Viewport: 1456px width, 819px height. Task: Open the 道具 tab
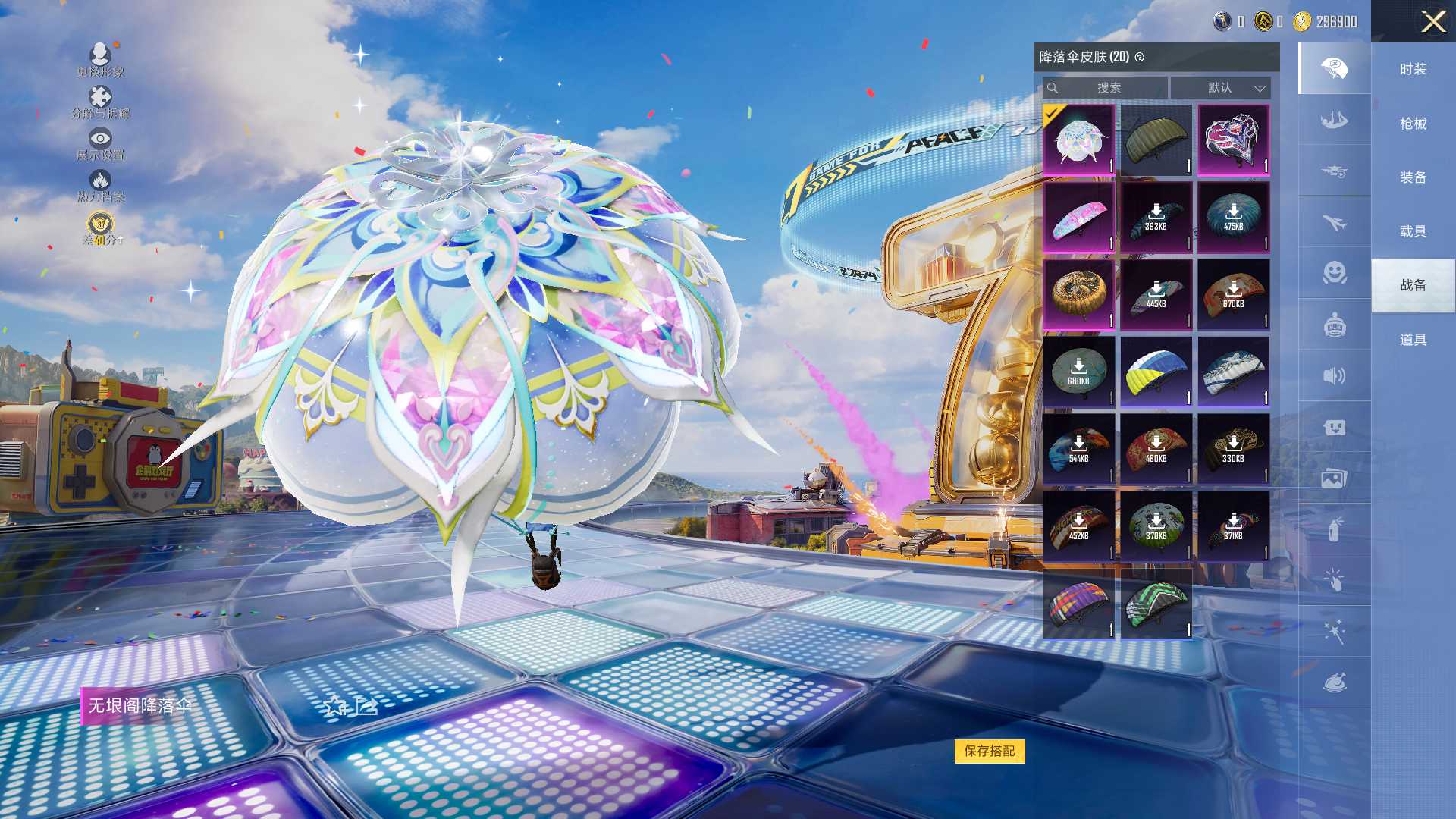(x=1413, y=340)
